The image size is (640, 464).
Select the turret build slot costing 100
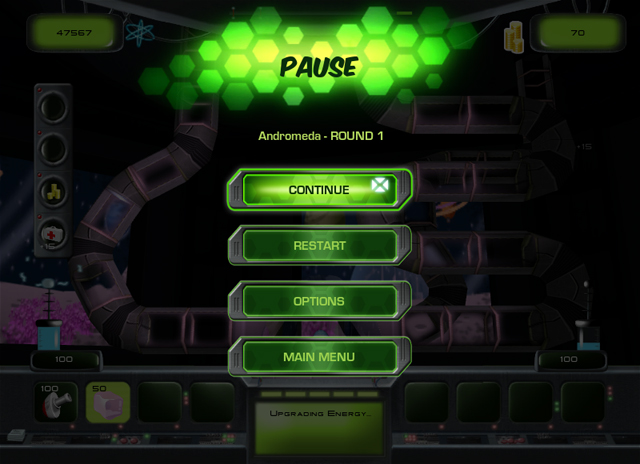(55, 403)
